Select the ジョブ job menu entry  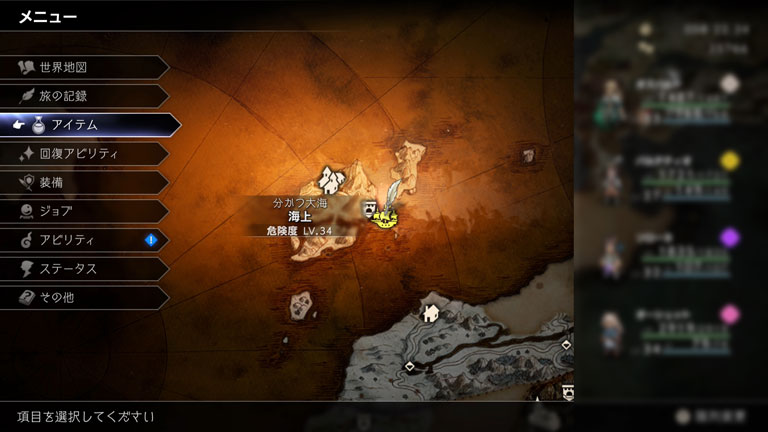(80, 211)
